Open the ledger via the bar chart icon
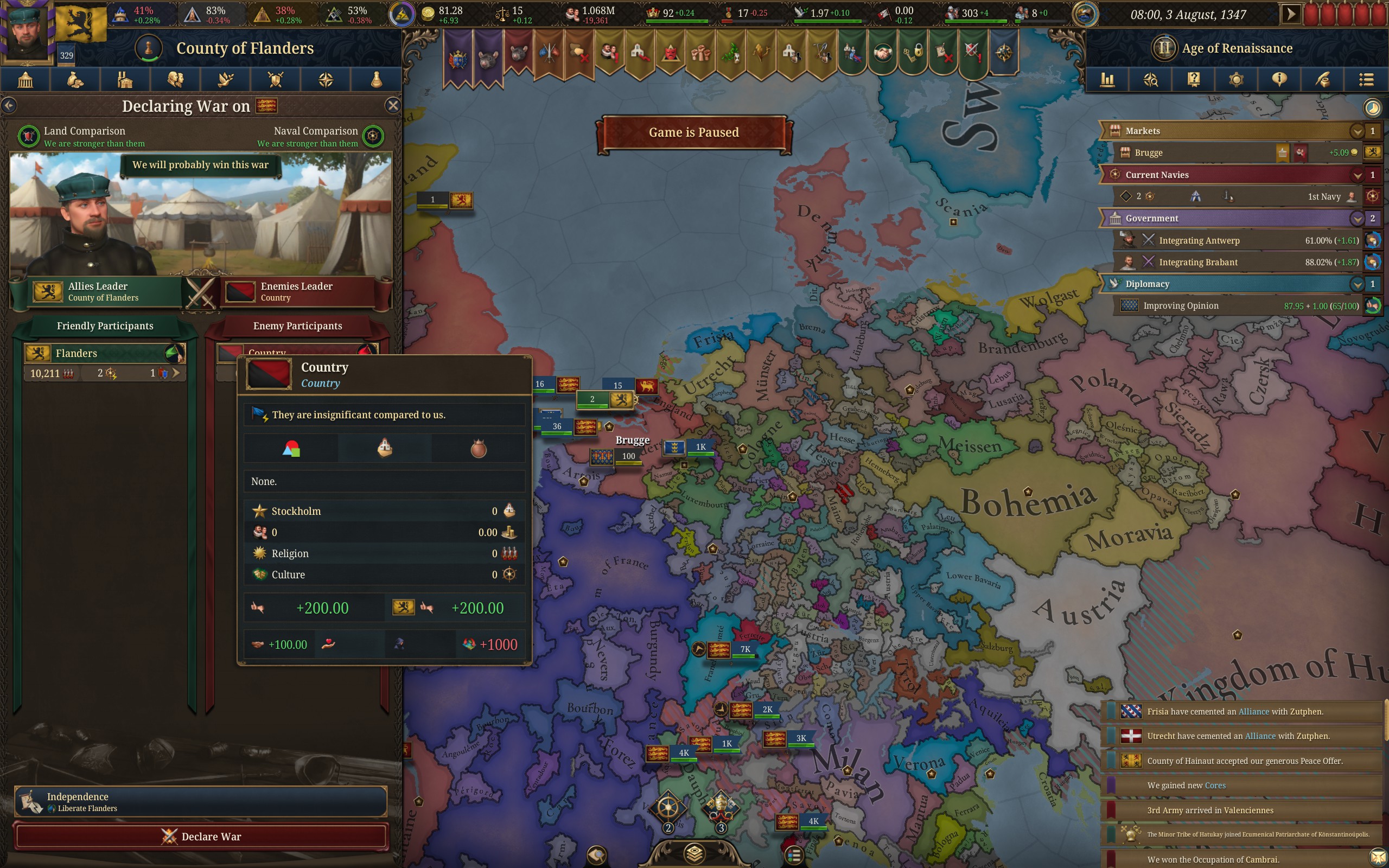 1108,80
